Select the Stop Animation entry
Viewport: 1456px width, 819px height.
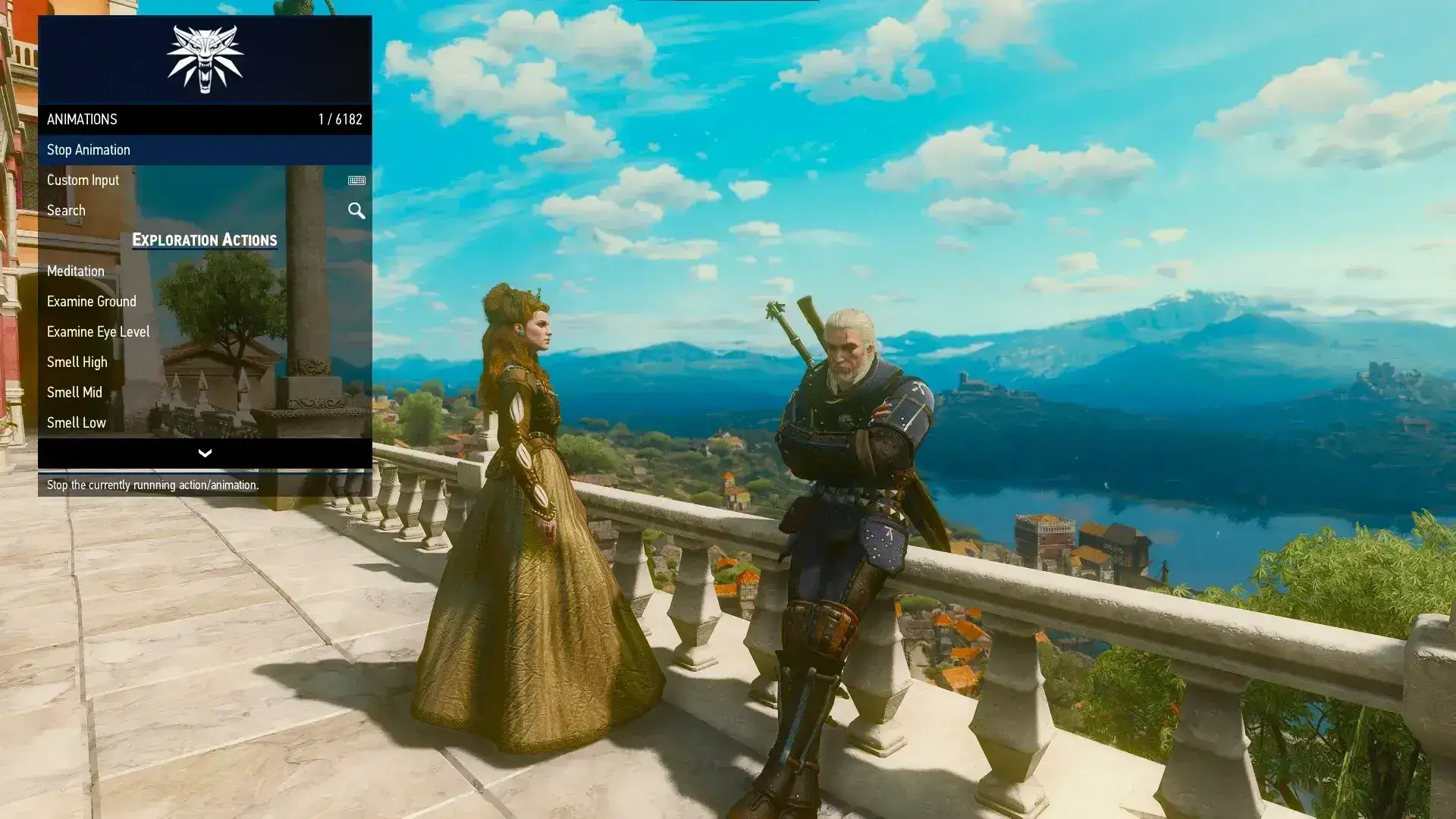tap(89, 150)
